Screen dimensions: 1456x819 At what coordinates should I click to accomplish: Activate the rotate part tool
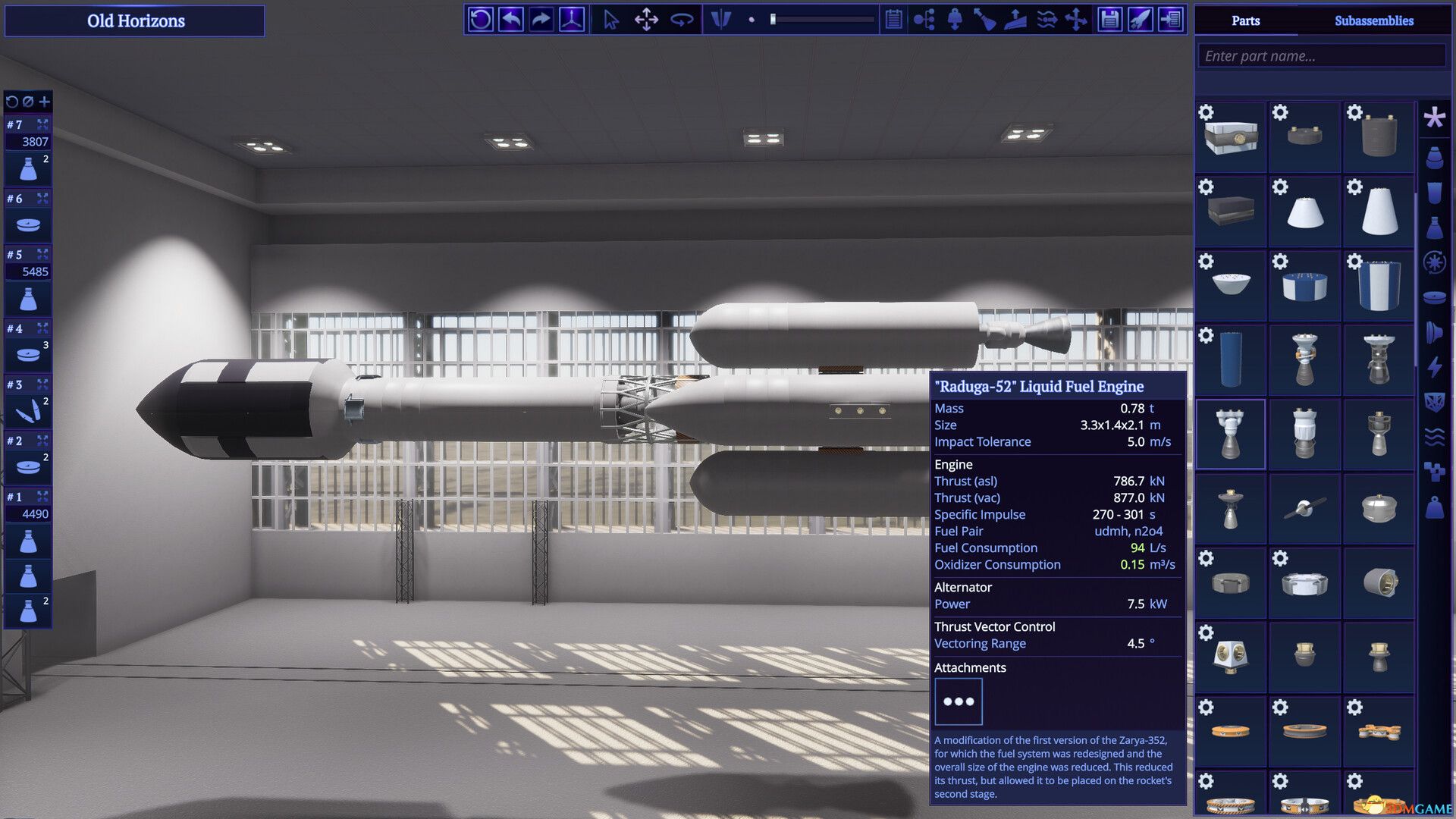pyautogui.click(x=682, y=20)
